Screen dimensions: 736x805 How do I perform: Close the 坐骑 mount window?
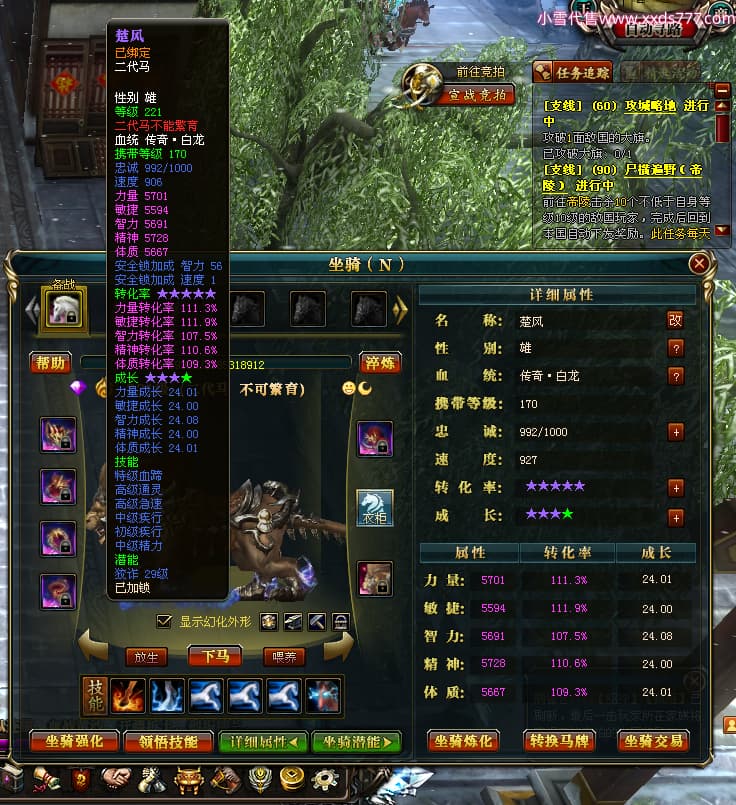[700, 264]
